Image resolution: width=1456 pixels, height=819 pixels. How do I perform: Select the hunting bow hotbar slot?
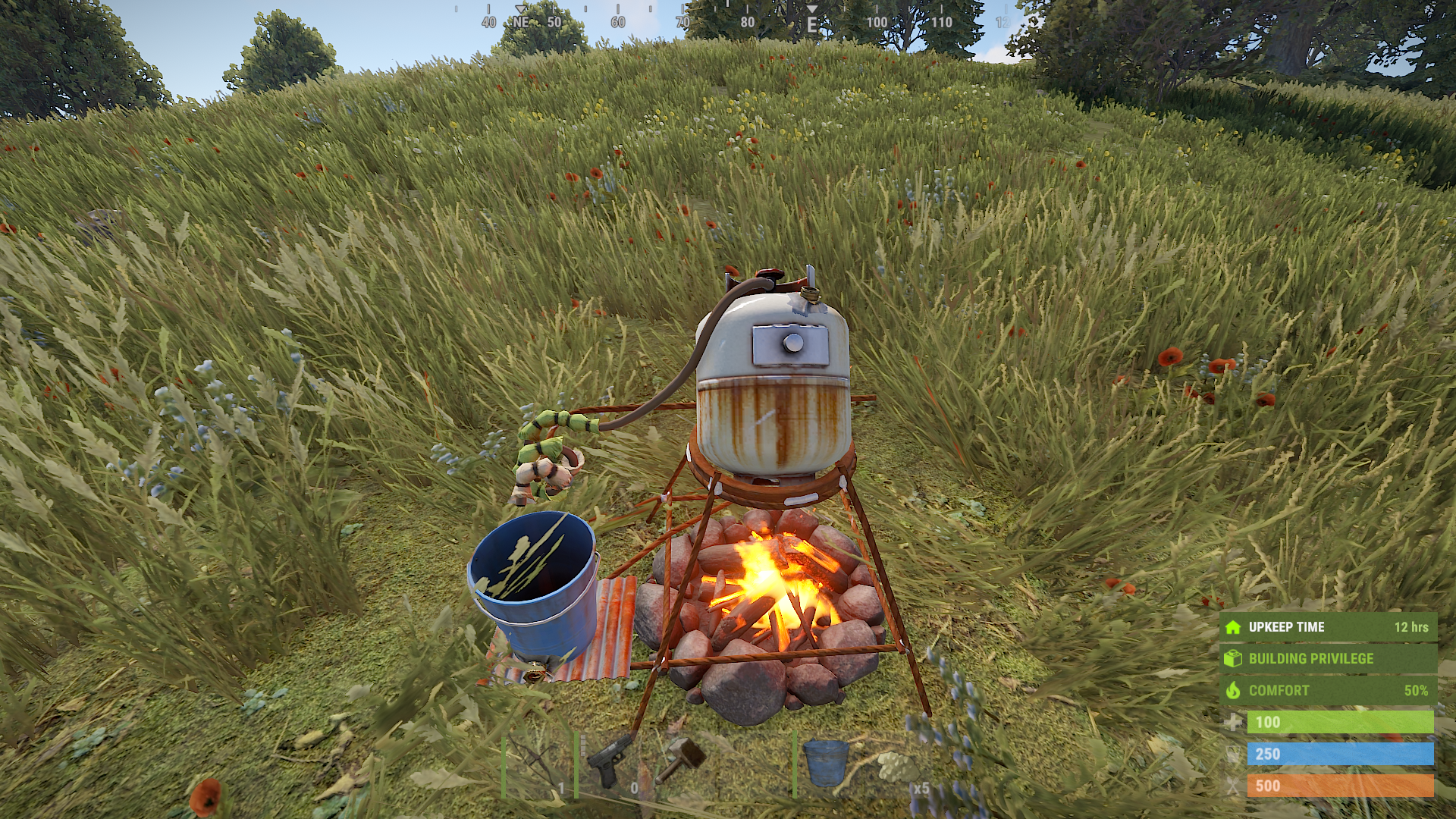click(x=537, y=764)
